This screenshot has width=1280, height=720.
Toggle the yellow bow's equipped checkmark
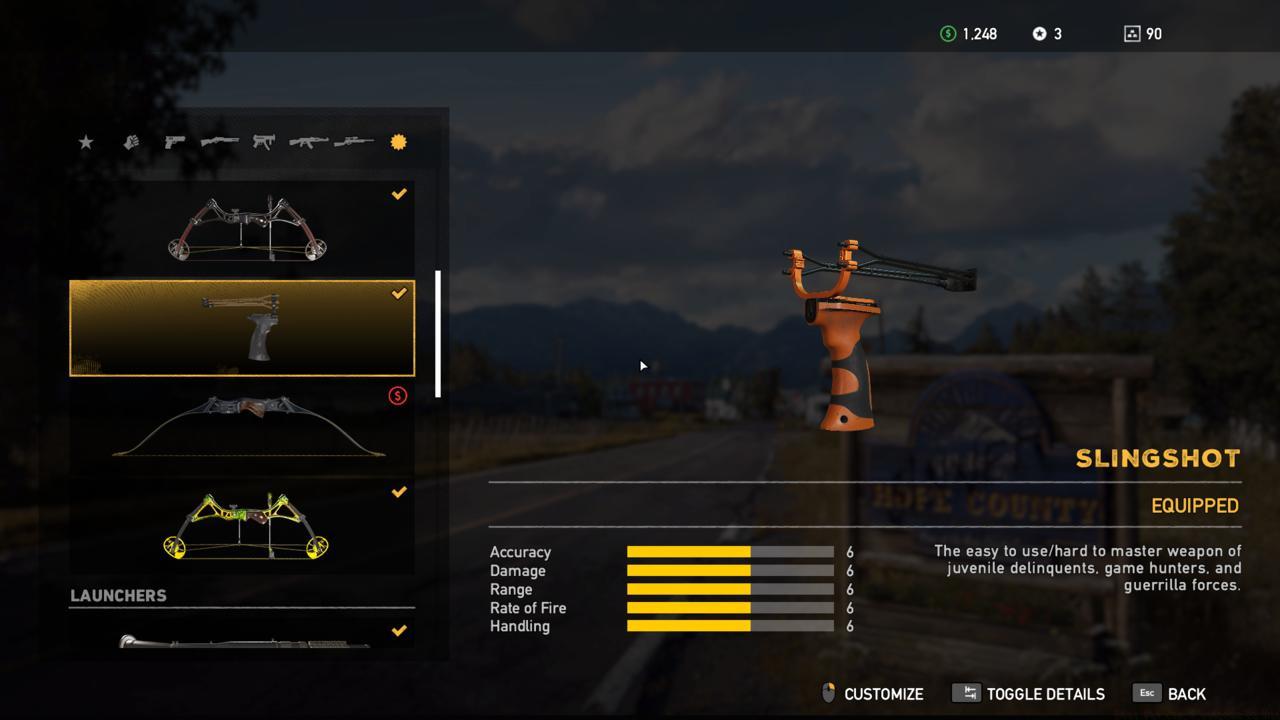(x=399, y=491)
